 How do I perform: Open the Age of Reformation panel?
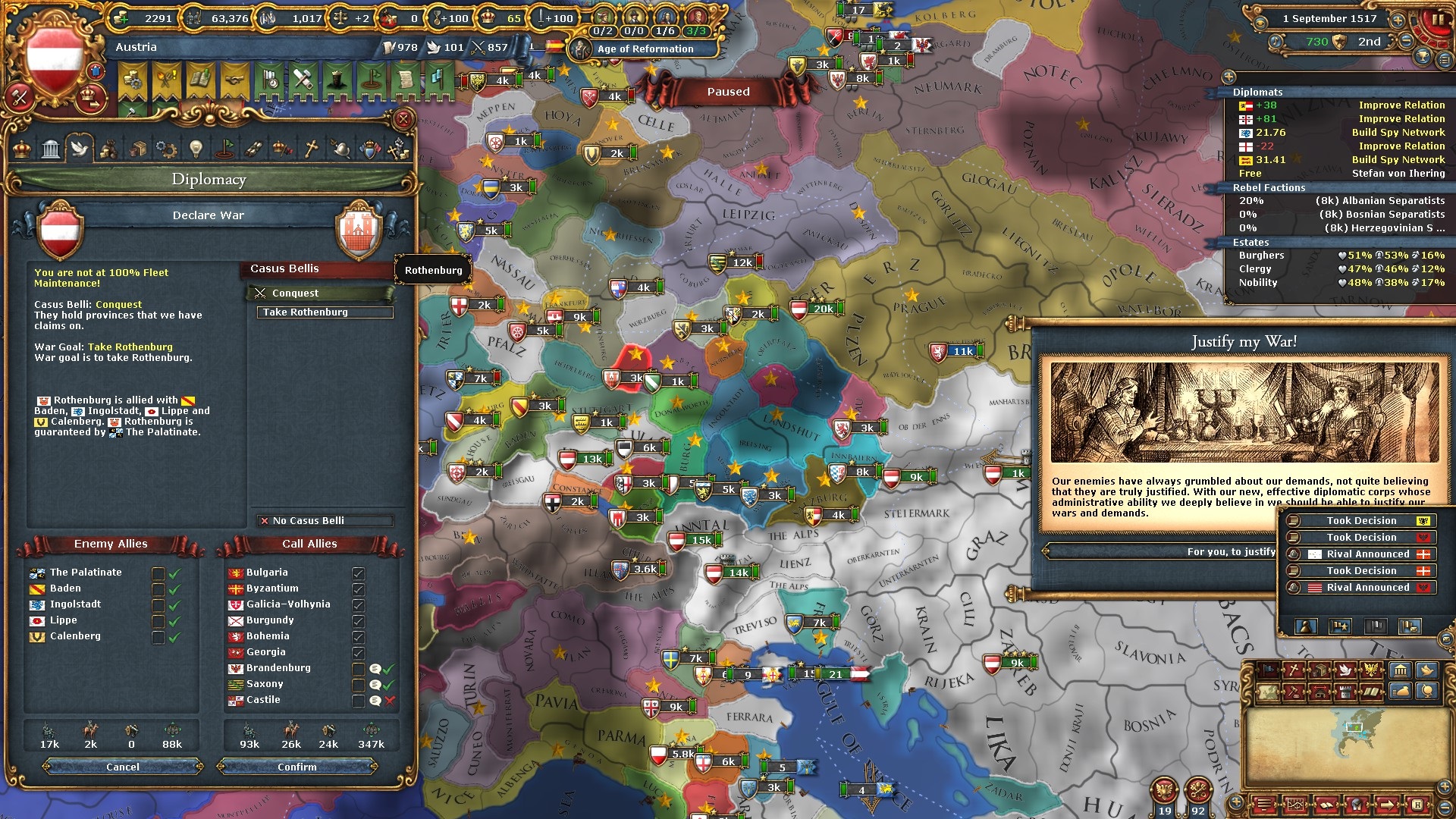[x=645, y=49]
